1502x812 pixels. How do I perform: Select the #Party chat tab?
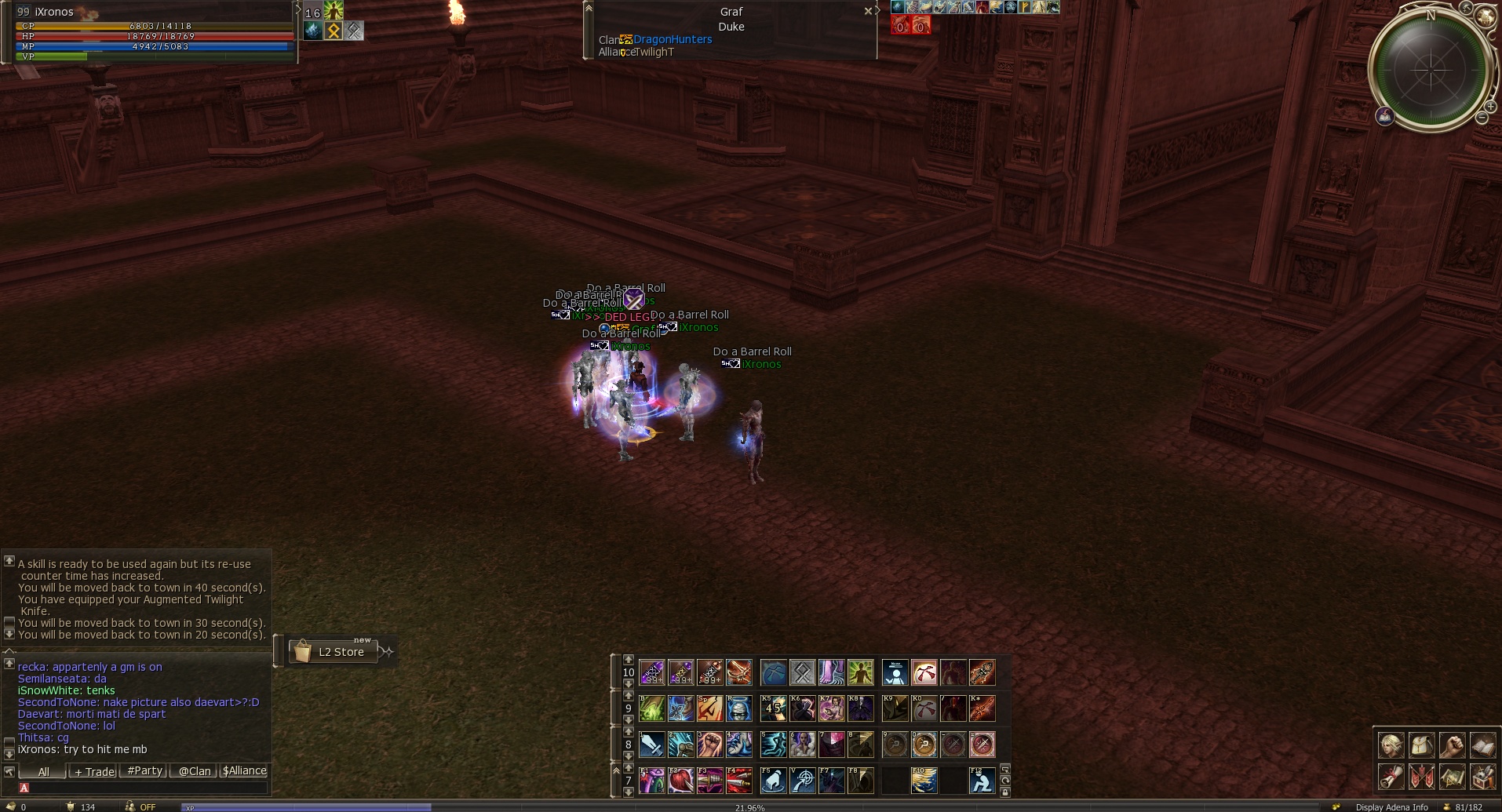point(145,771)
